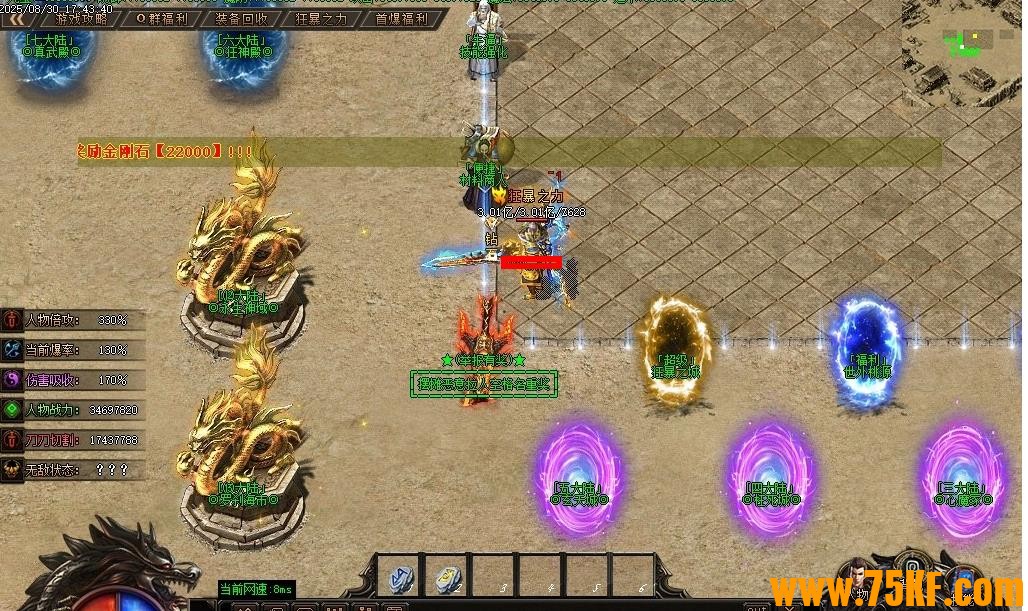
Task: Open the 游戏攻略 game guide
Action: 82,18
